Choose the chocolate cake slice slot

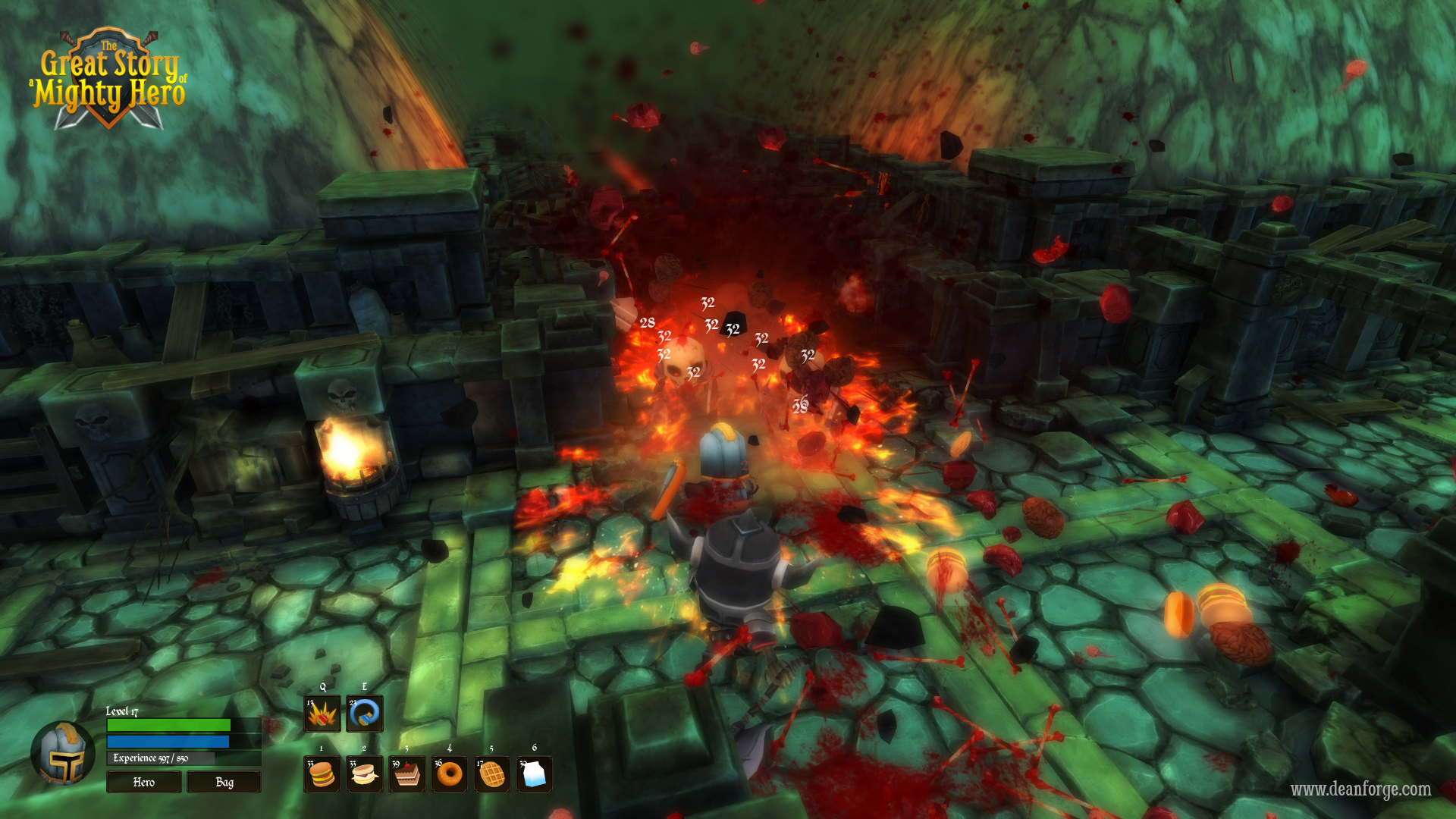407,773
